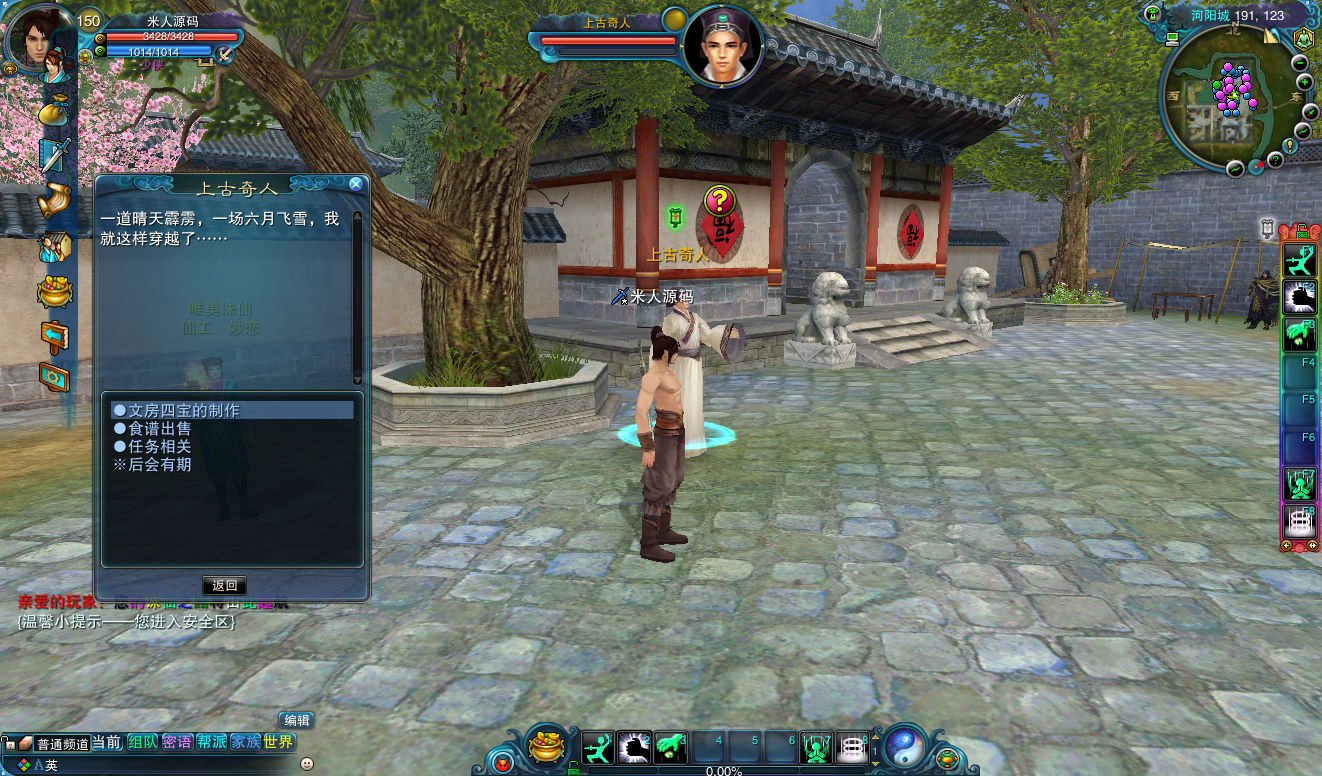
Task: Open the money bag icon in the sidebar
Action: 54,111
